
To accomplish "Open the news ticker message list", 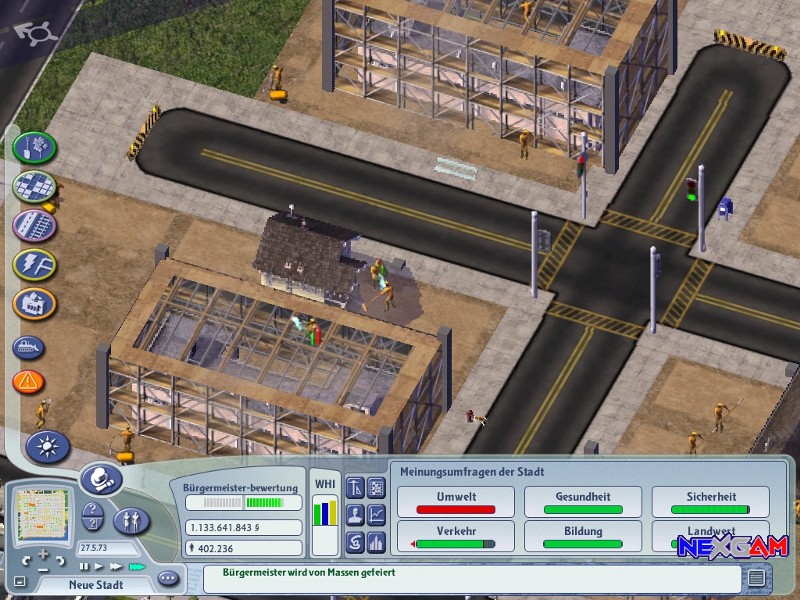I will click(x=757, y=577).
